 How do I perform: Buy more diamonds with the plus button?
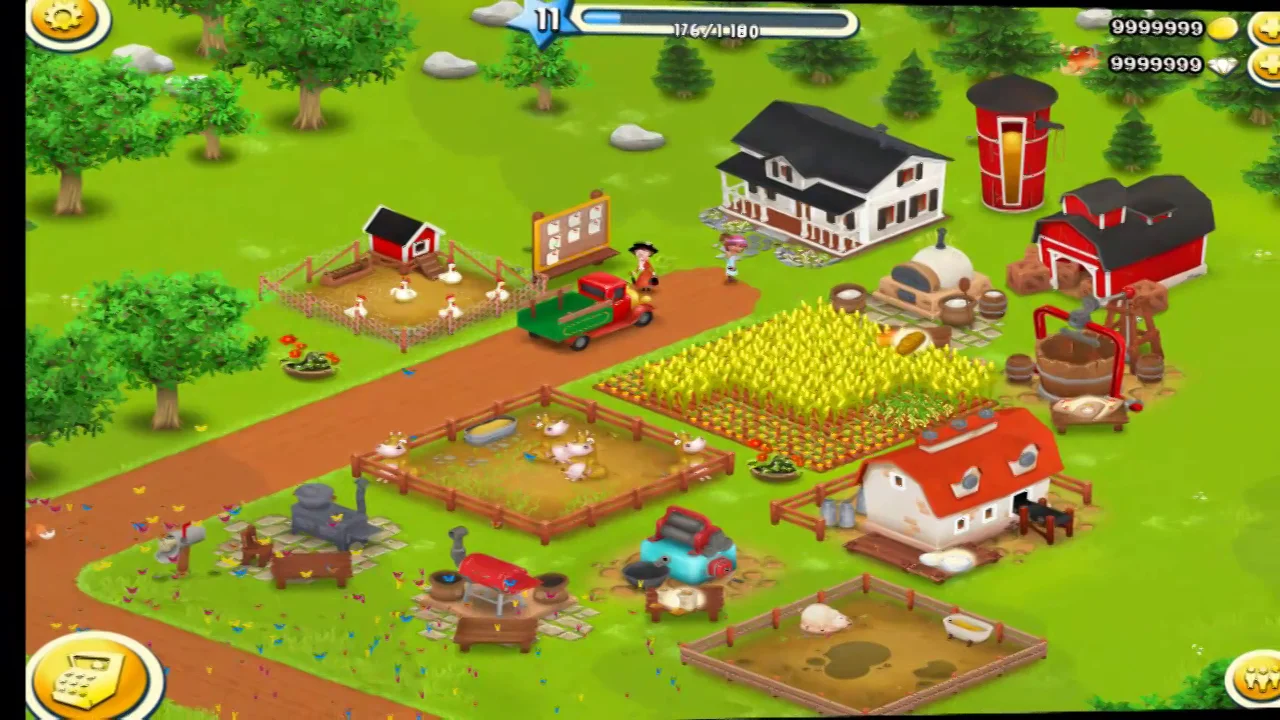[x=1266, y=66]
